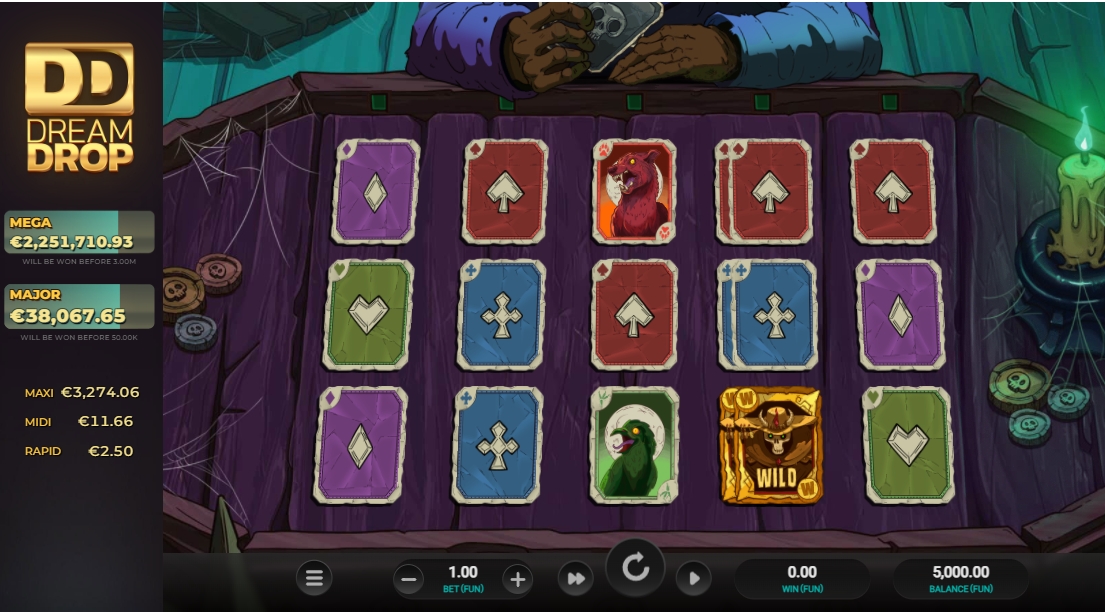1105x612 pixels.
Task: Show the Major jackpot details
Action: click(x=80, y=307)
